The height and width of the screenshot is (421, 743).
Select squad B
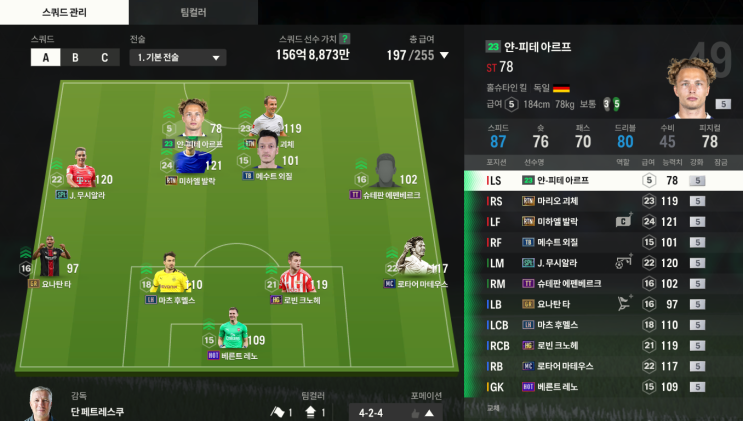75,57
